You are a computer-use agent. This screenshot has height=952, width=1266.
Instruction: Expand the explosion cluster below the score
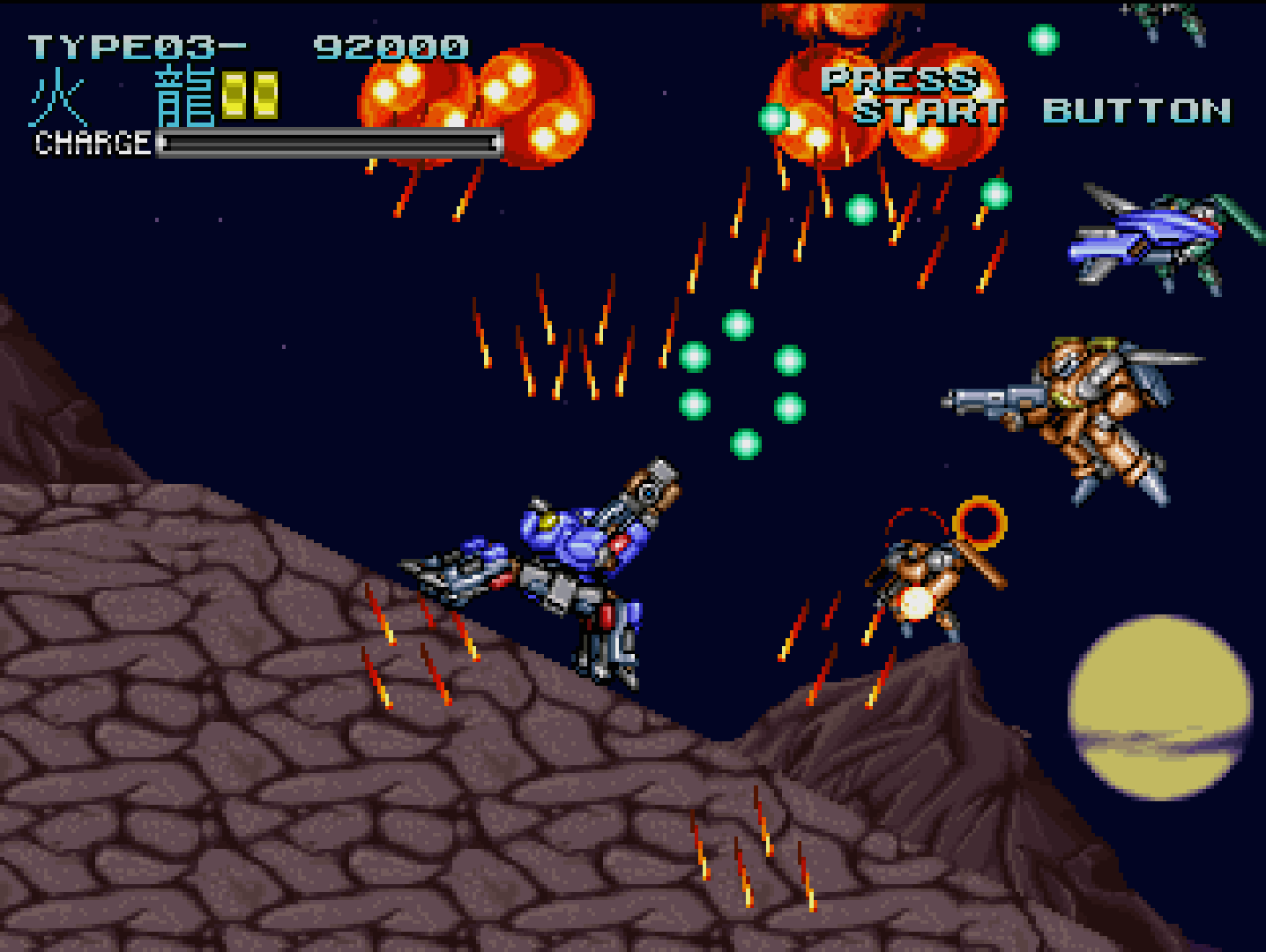click(467, 106)
